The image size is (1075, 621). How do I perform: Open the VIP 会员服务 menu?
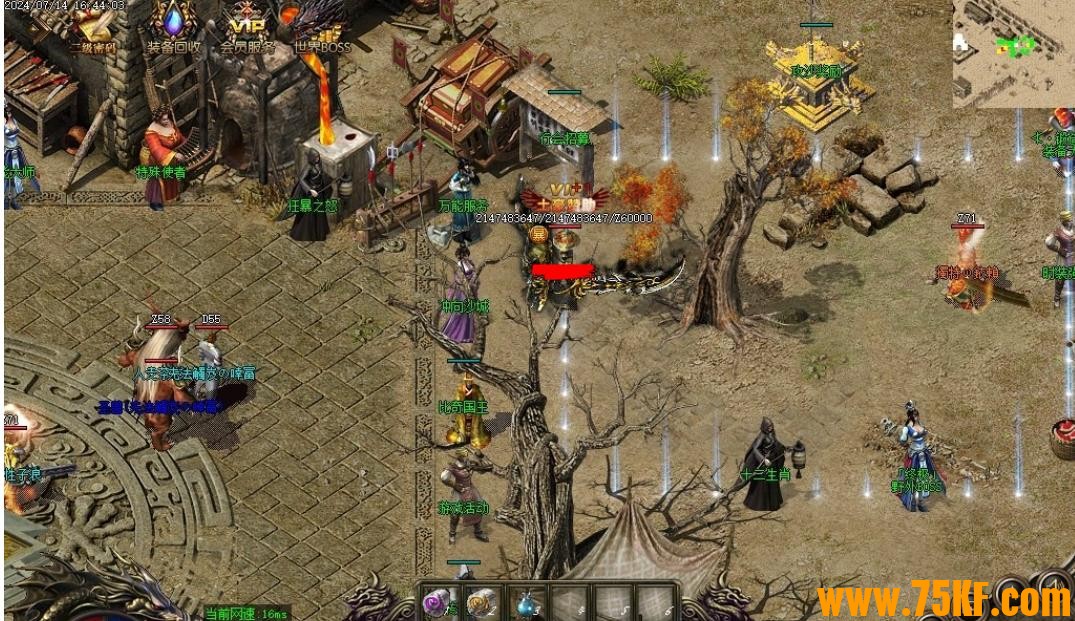246,25
